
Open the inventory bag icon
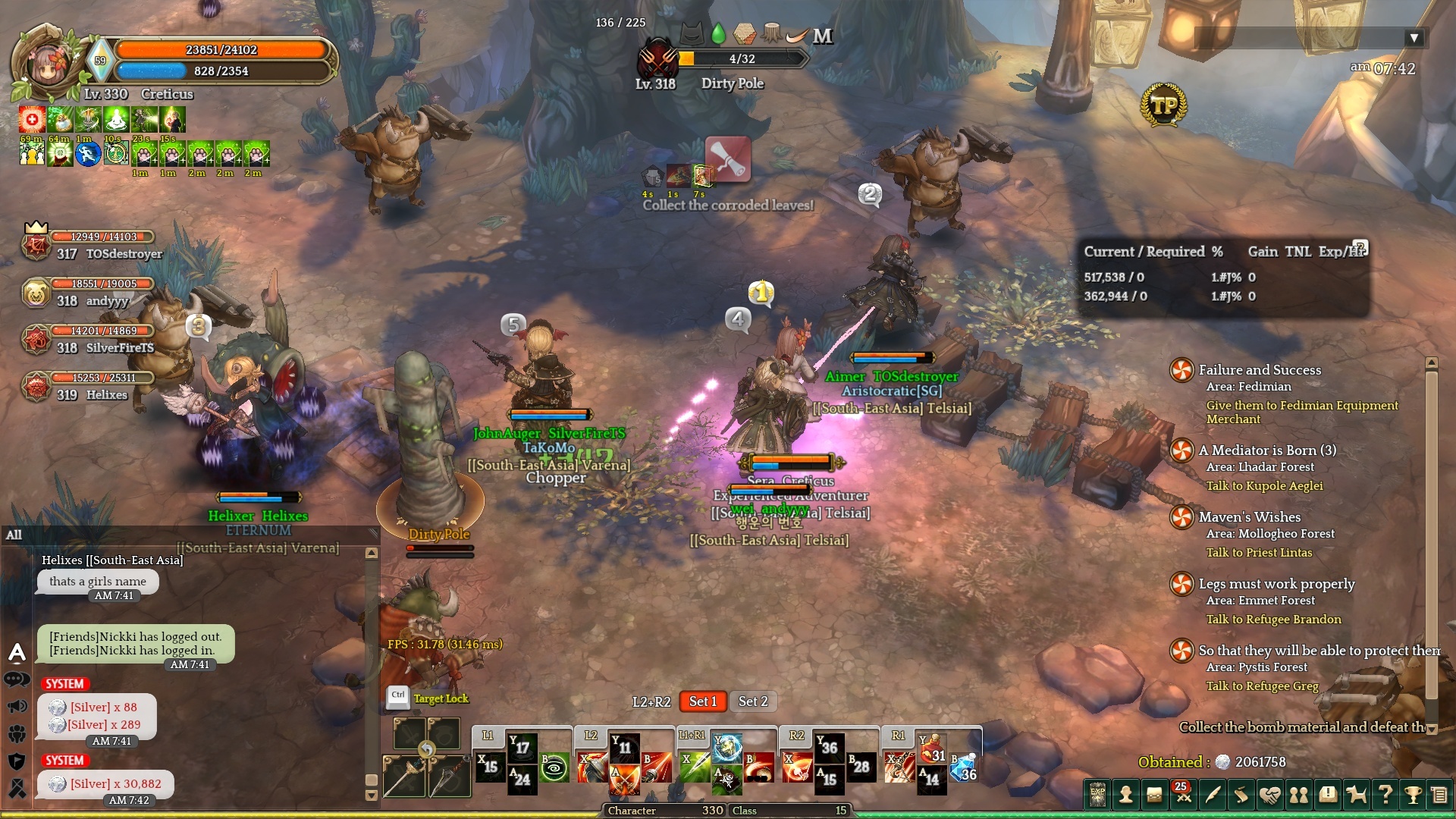pyautogui.click(x=1154, y=795)
